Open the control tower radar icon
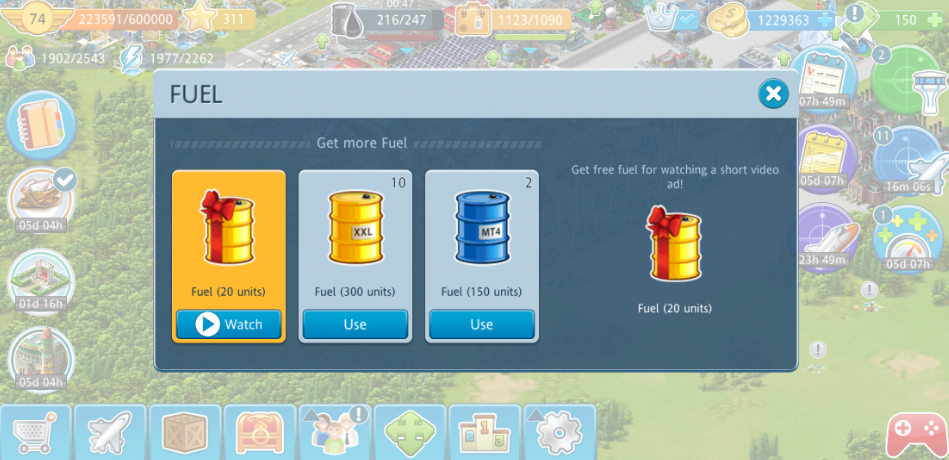 tap(905, 77)
